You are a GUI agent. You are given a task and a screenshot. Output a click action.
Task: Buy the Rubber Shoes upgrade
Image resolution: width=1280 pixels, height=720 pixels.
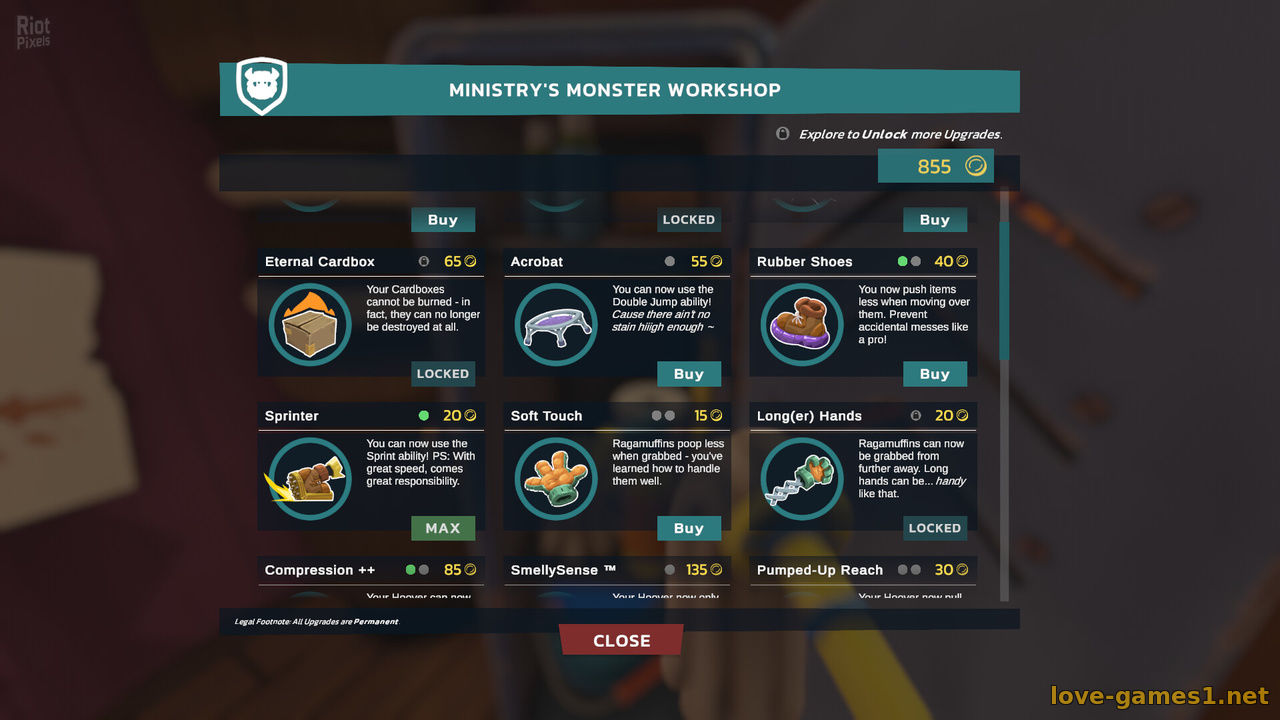pos(934,374)
